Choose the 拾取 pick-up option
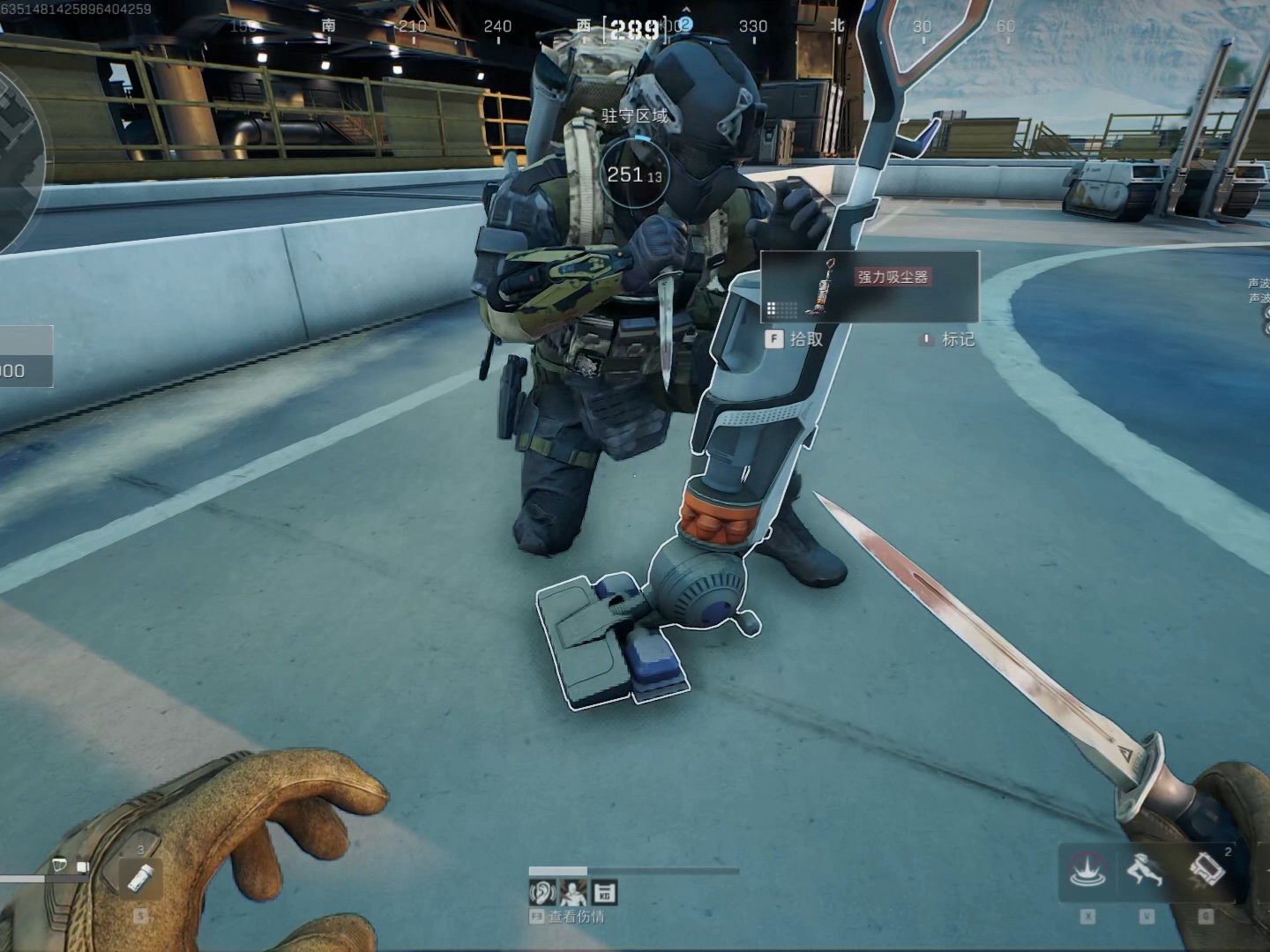1270x952 pixels. pos(795,339)
